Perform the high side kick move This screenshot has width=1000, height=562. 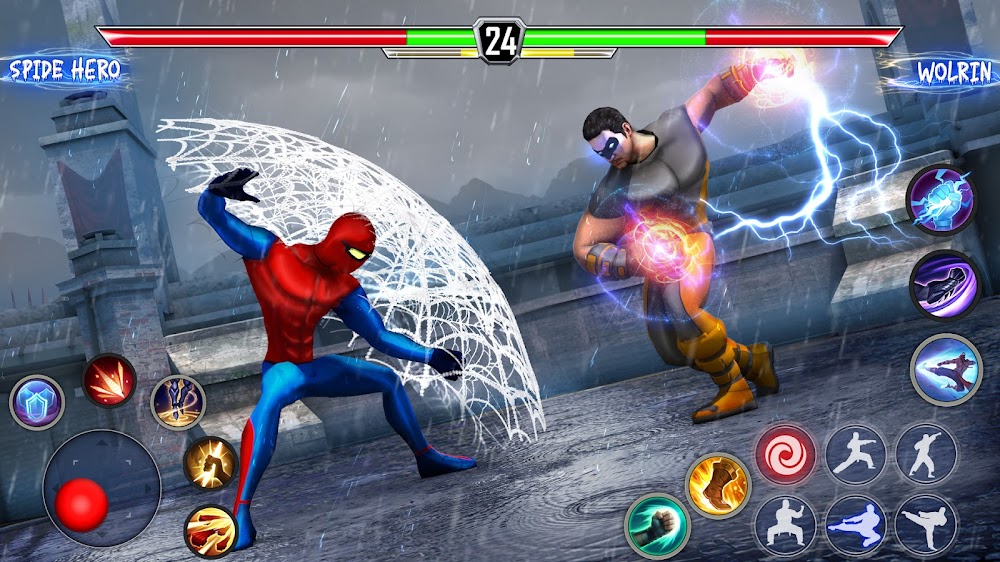[926, 525]
